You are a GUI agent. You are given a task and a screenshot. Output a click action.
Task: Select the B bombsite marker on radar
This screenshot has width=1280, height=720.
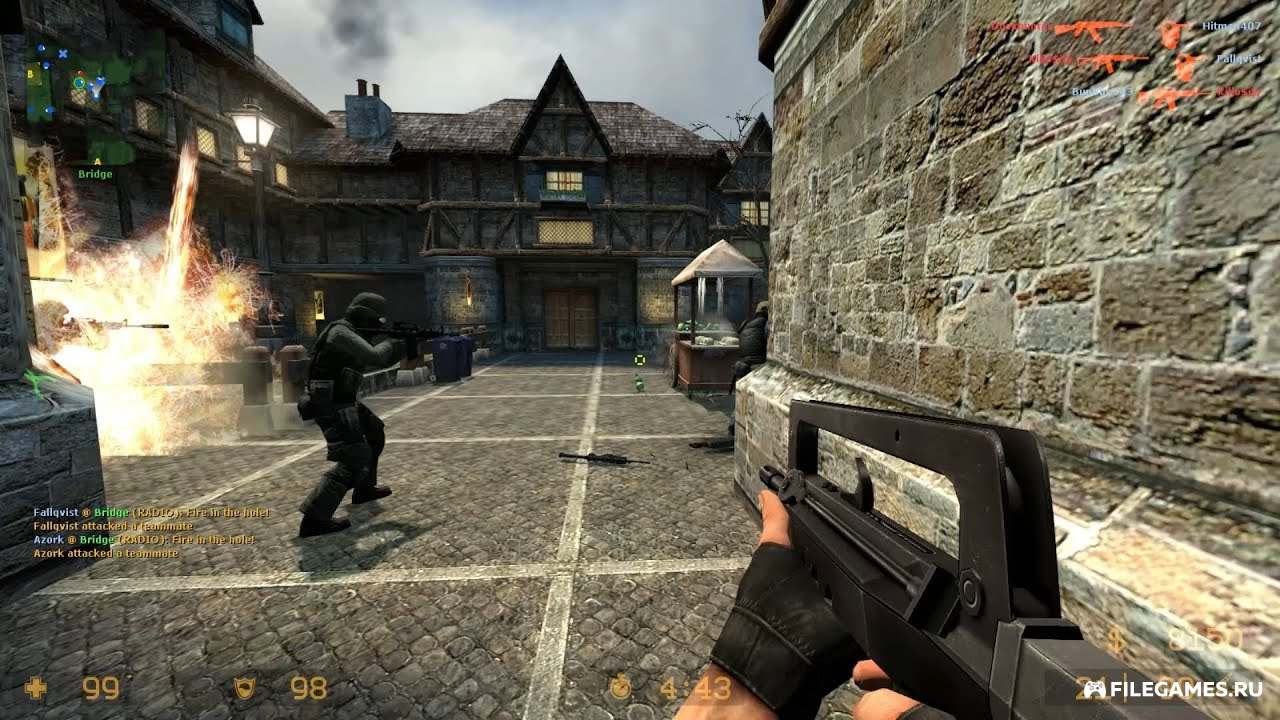[31, 72]
